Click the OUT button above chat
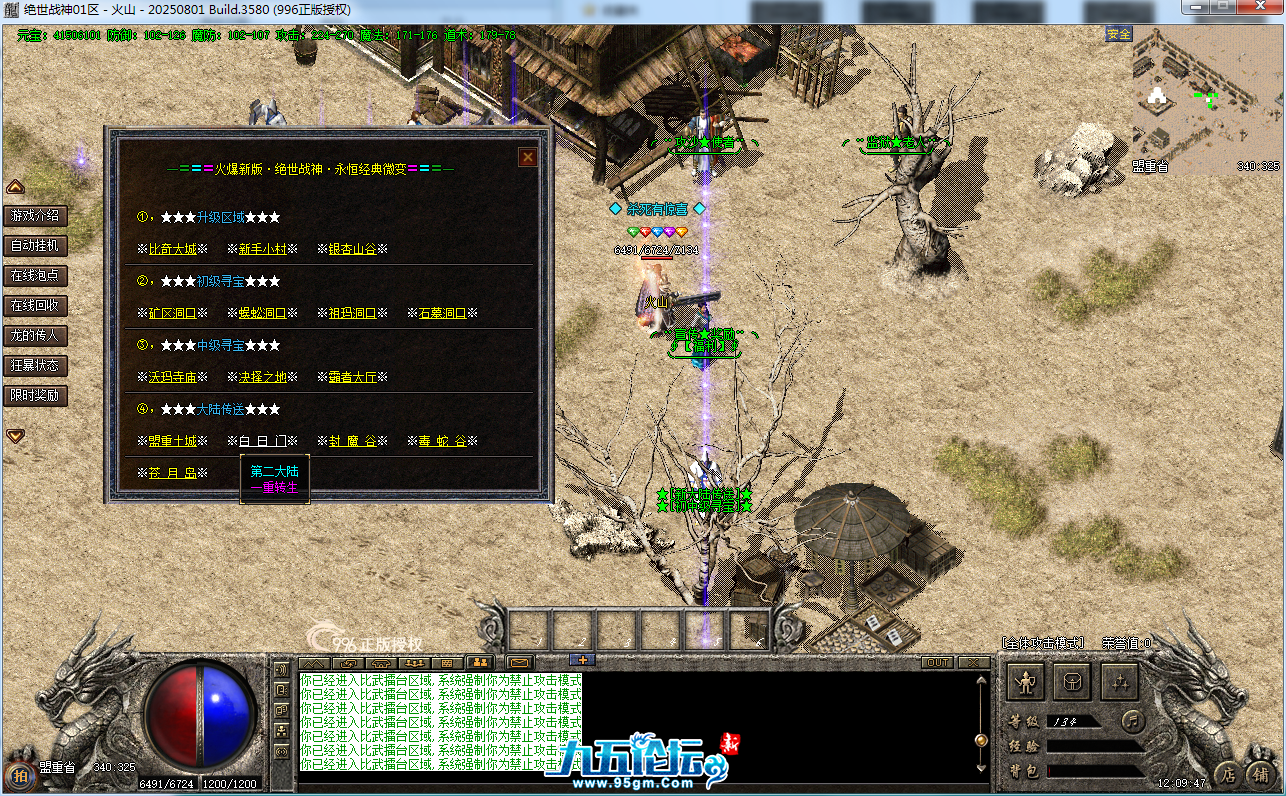 pyautogui.click(x=937, y=662)
